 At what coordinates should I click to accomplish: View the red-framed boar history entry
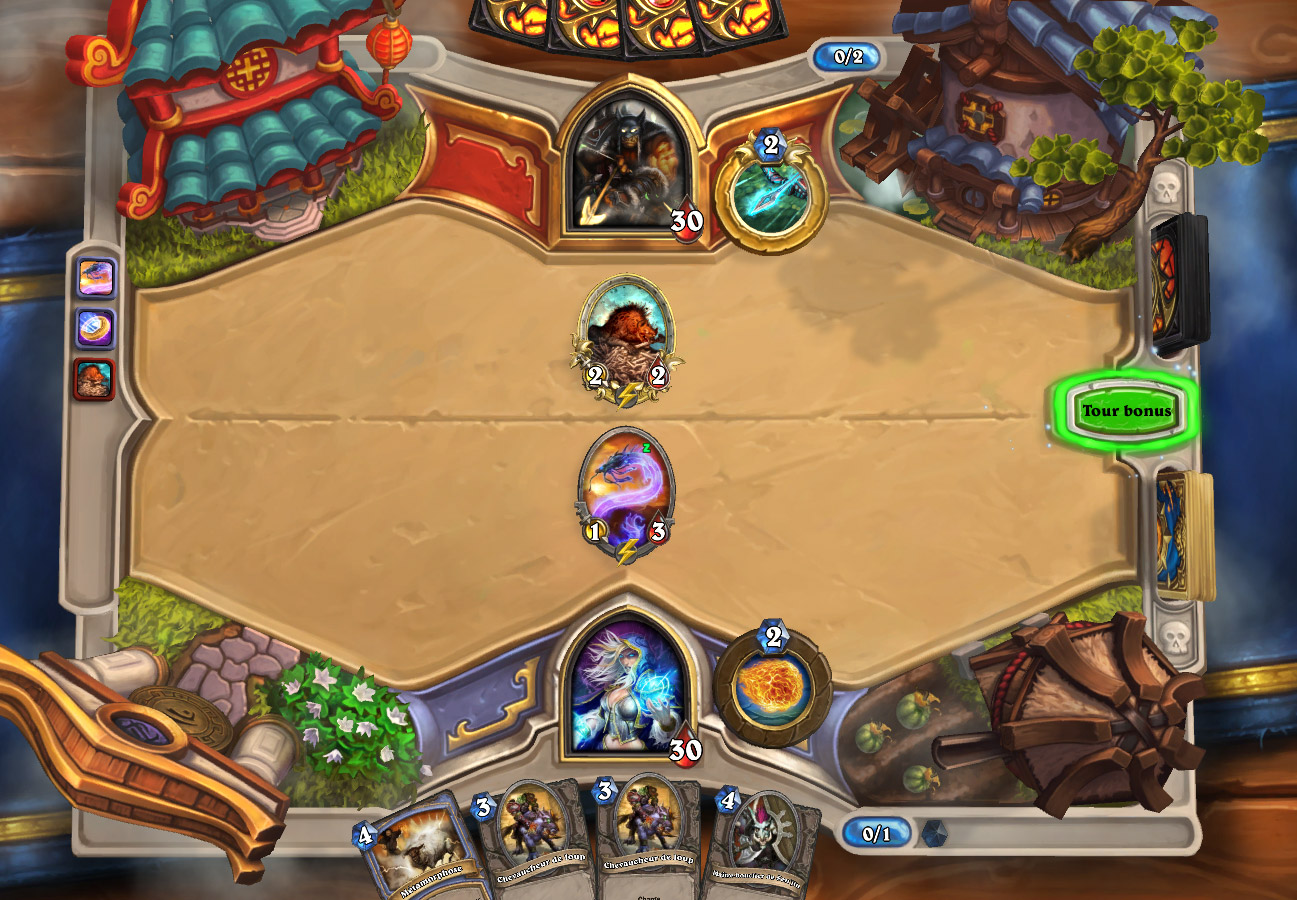(x=94, y=380)
